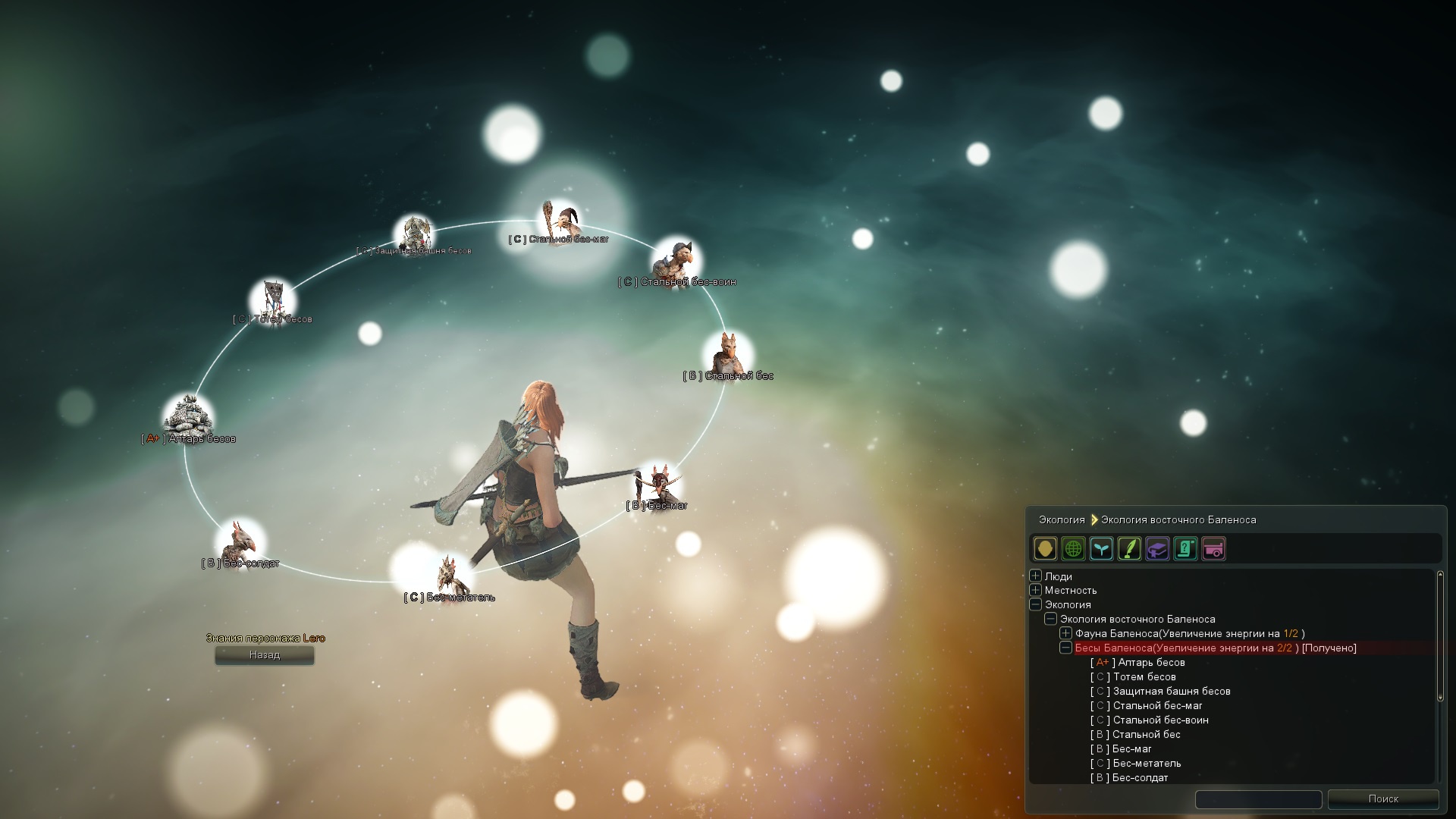1456x819 pixels.
Task: Open the purple book Academics category
Action: pos(1158,548)
